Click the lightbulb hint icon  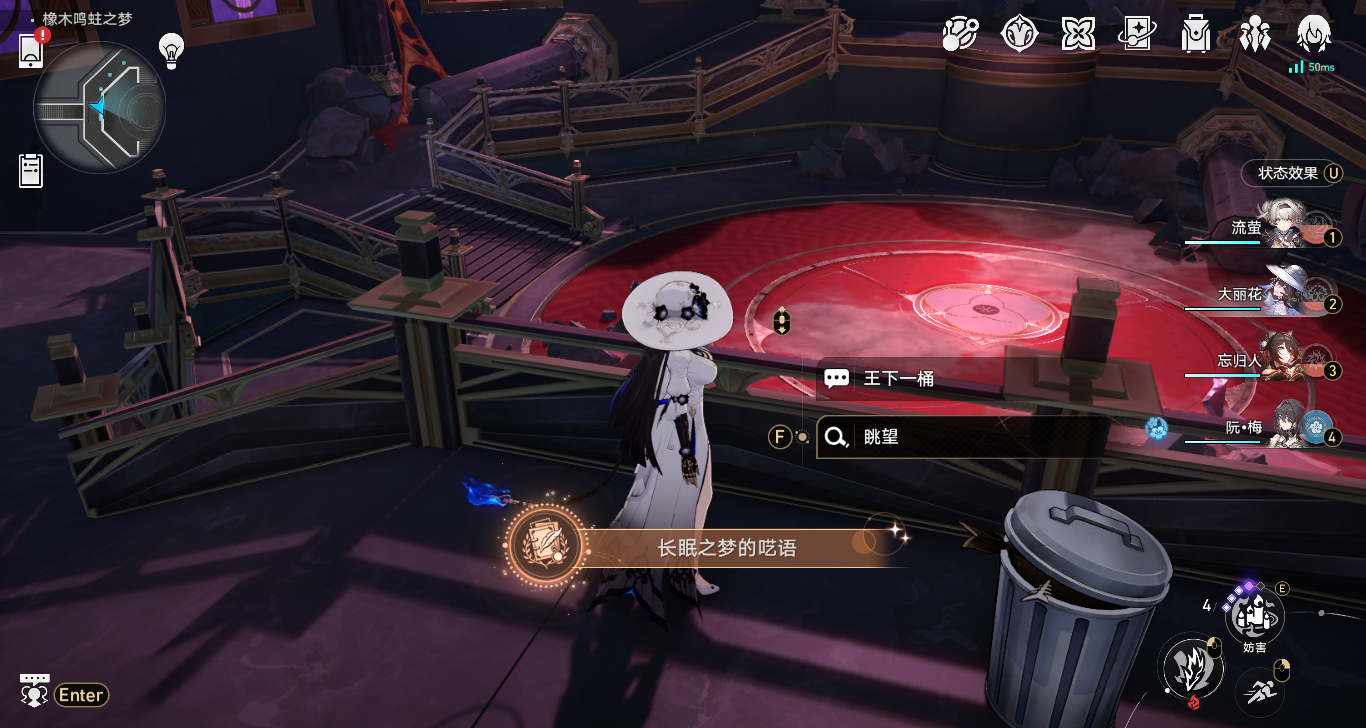(172, 50)
